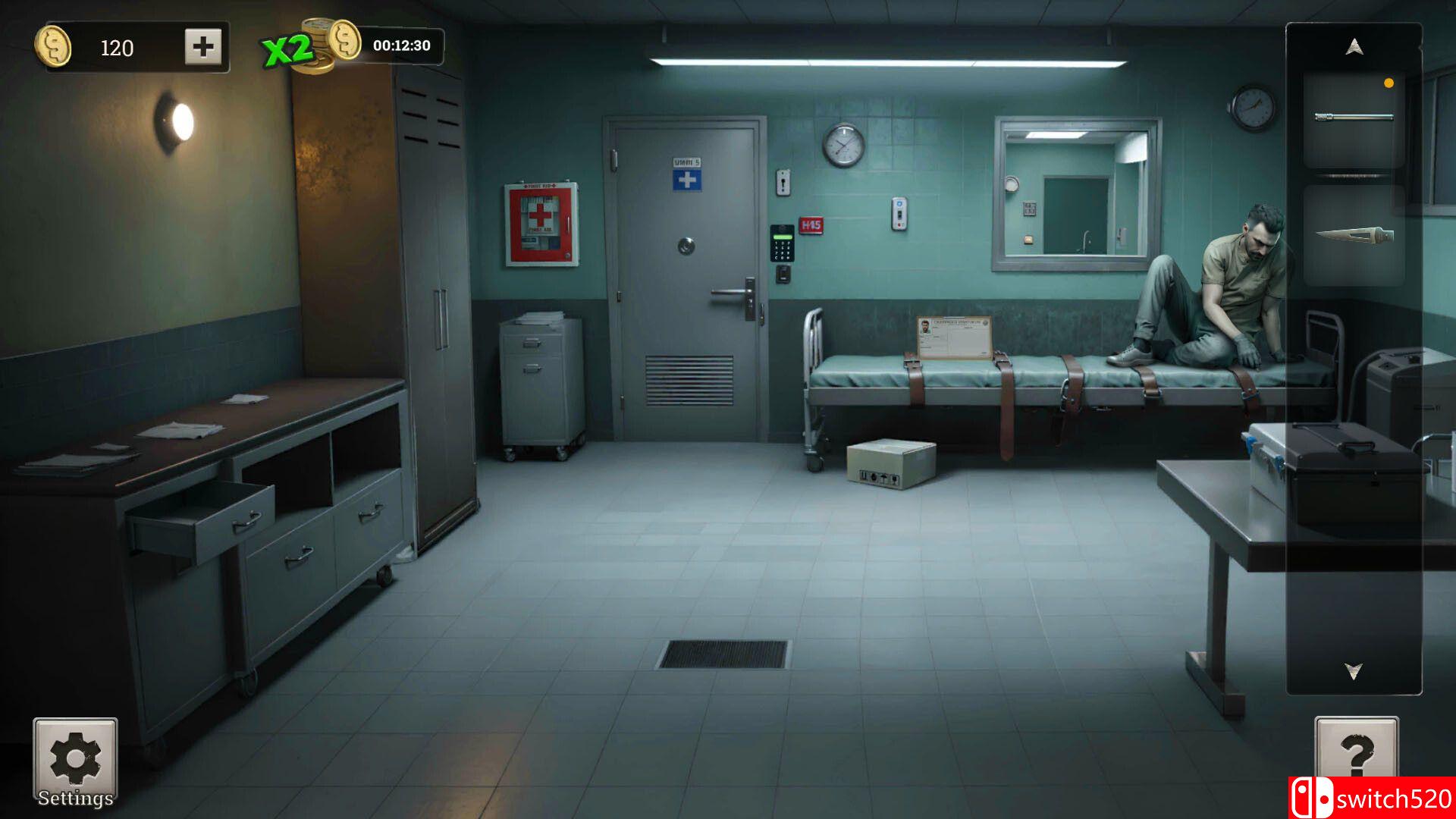1456x819 pixels.
Task: Click the blue medical cross sign on the door
Action: pos(686,180)
